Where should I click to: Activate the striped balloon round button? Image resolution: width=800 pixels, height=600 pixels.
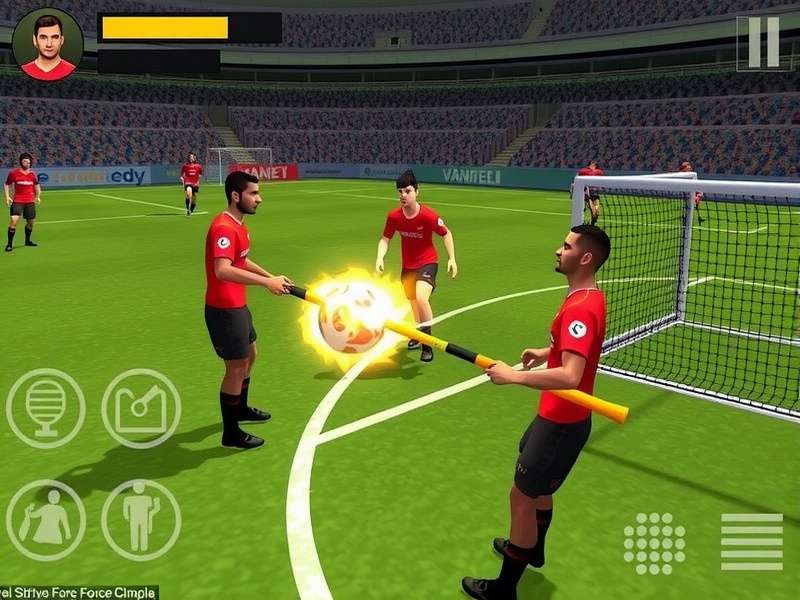(x=46, y=408)
